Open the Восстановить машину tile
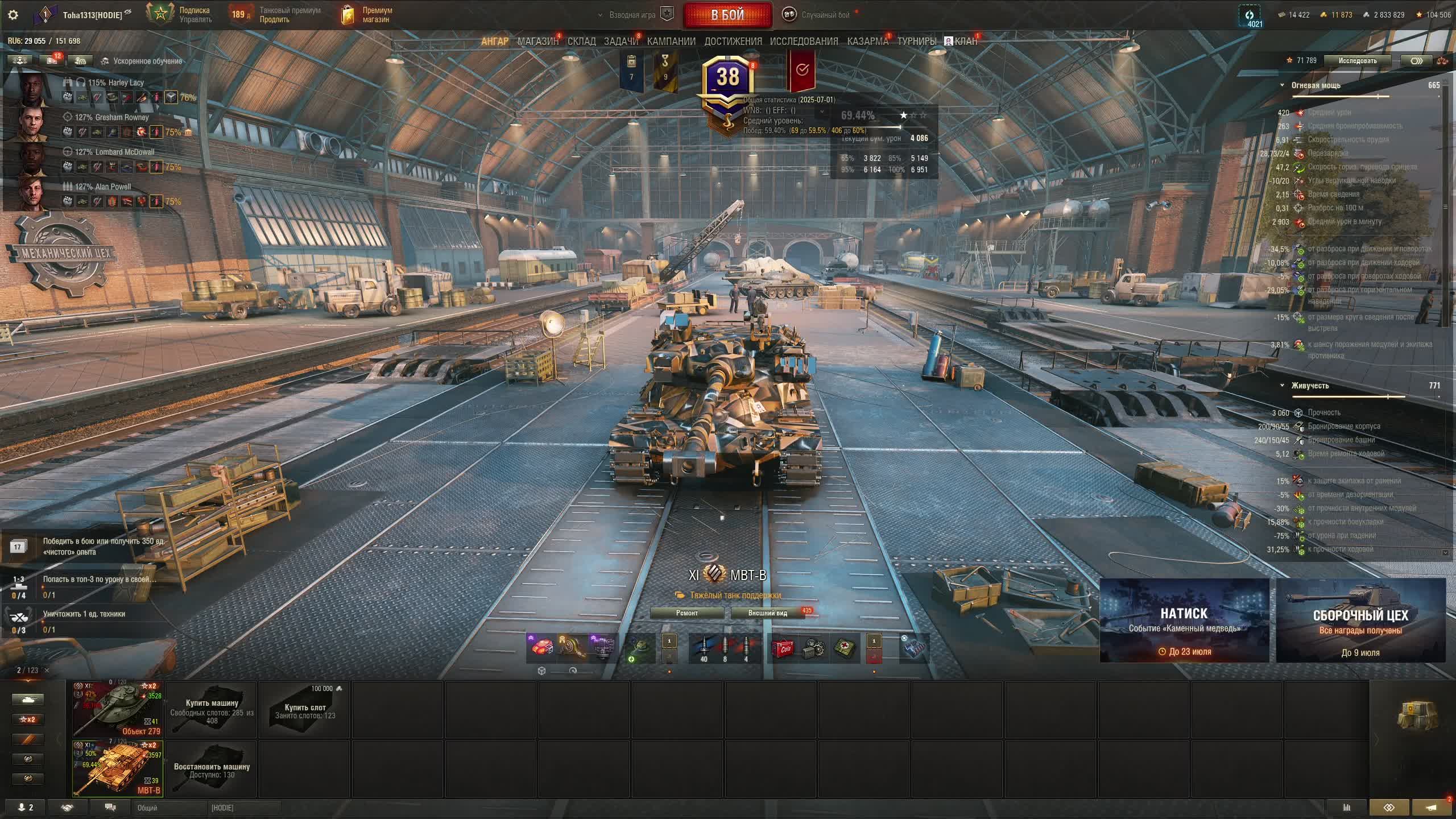This screenshot has height=819, width=1456. click(x=212, y=768)
